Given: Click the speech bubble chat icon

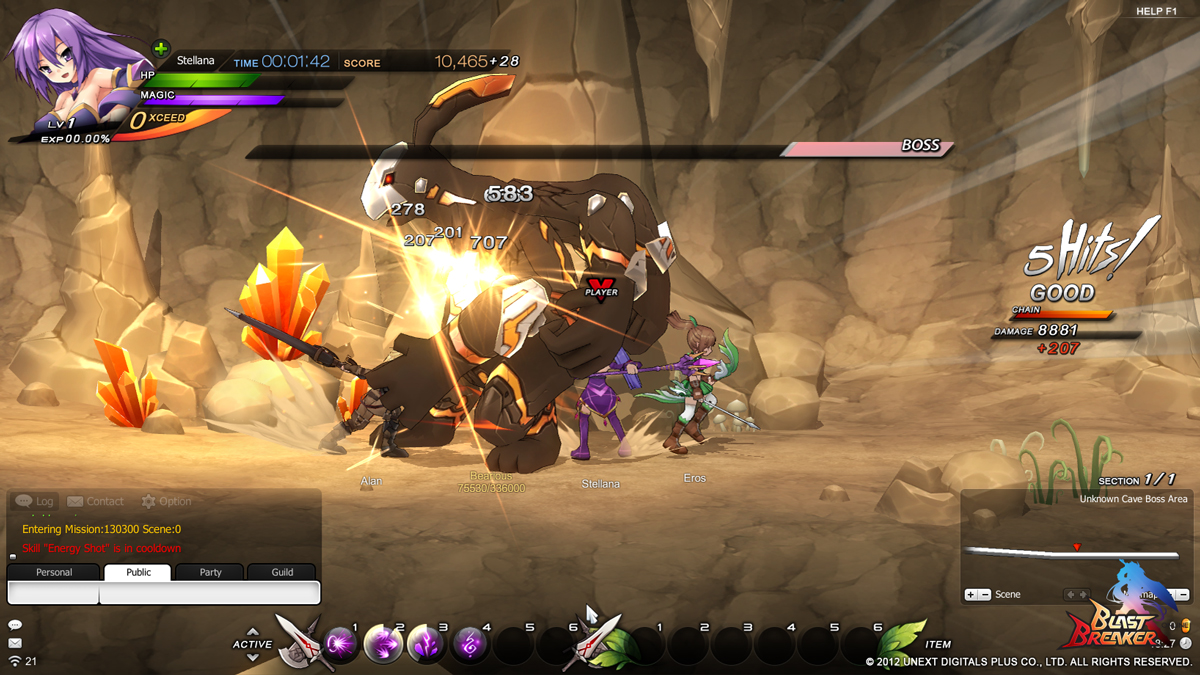Looking at the screenshot, I should pos(14,625).
